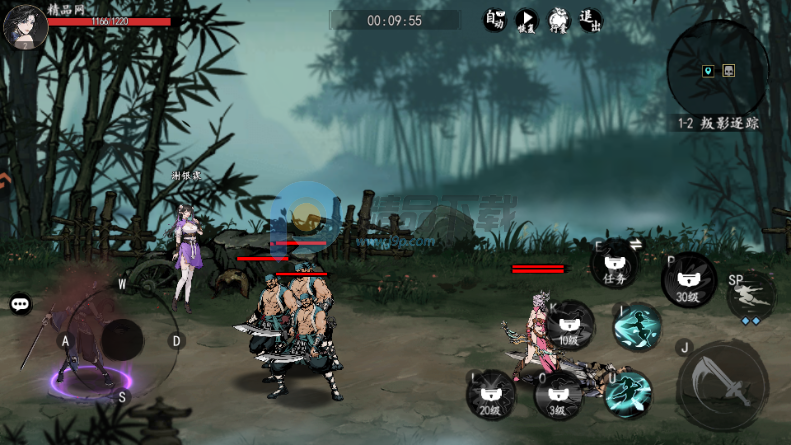Click the 恢复 resume play button
The width and height of the screenshot is (791, 445).
pos(526,20)
